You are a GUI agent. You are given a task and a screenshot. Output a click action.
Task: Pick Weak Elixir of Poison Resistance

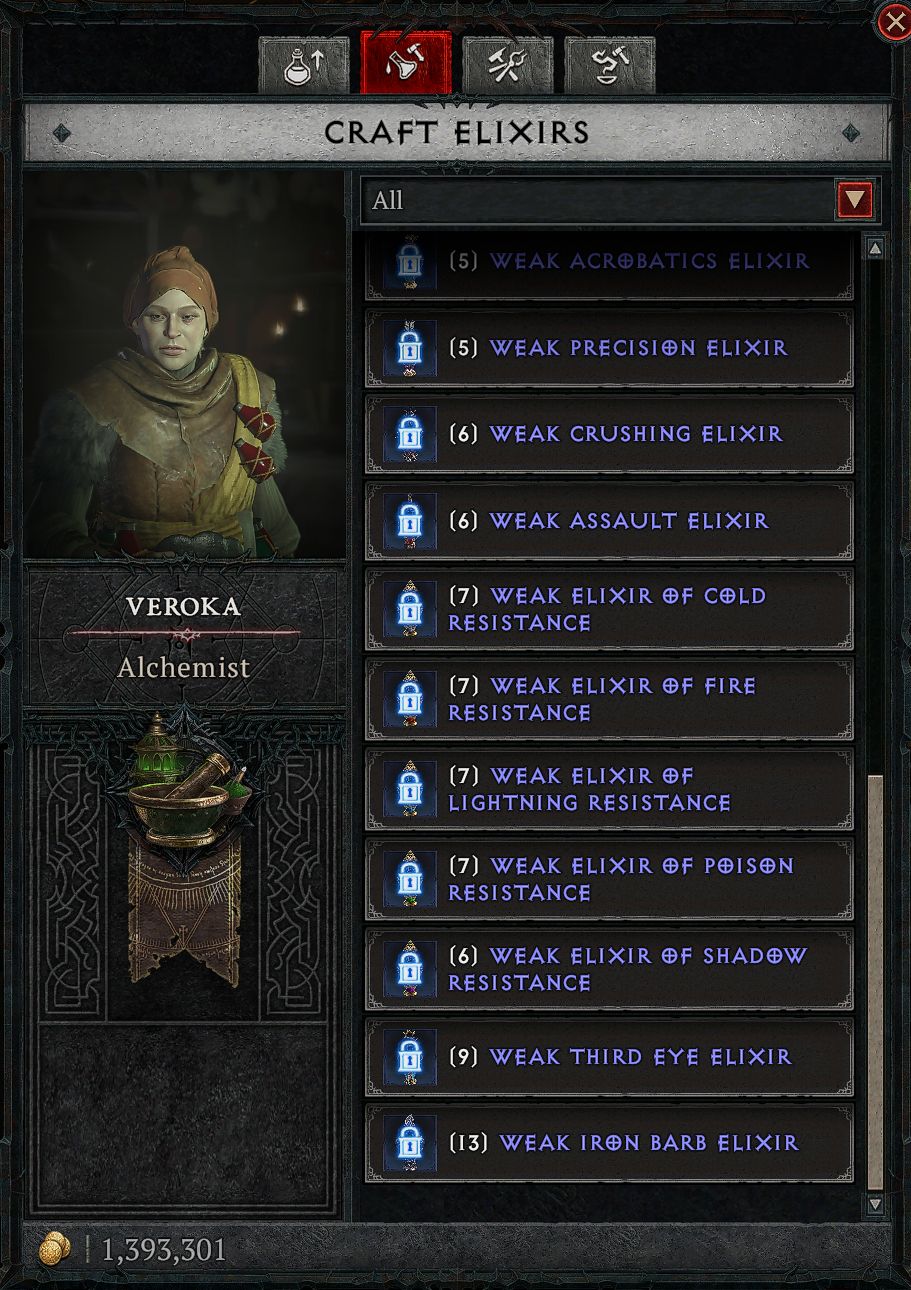609,879
